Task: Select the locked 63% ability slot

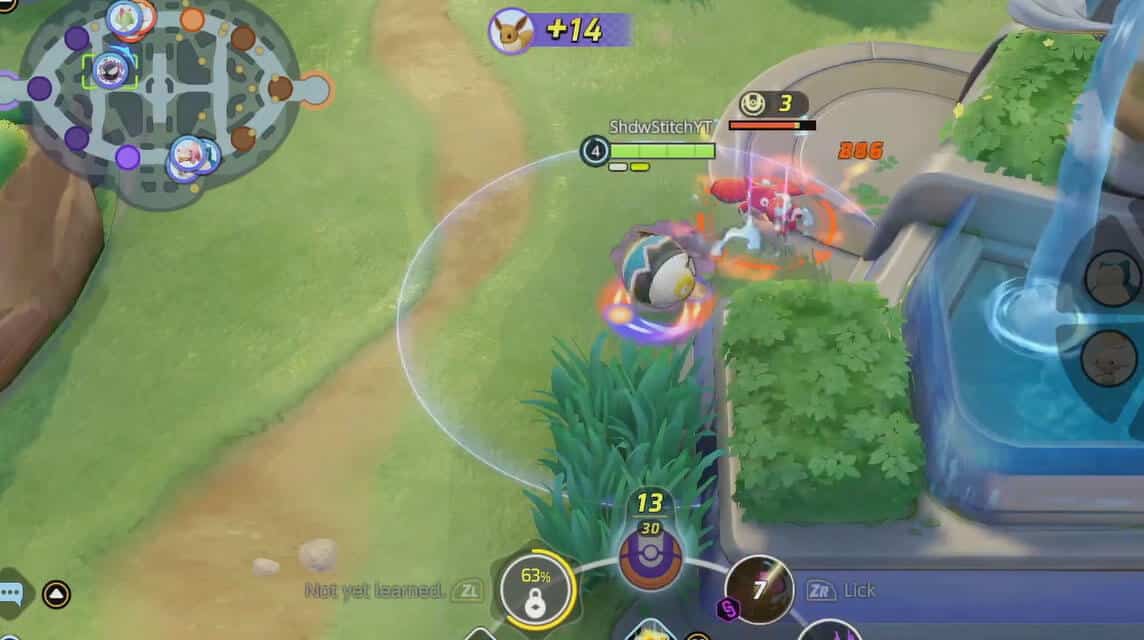Action: pyautogui.click(x=537, y=589)
